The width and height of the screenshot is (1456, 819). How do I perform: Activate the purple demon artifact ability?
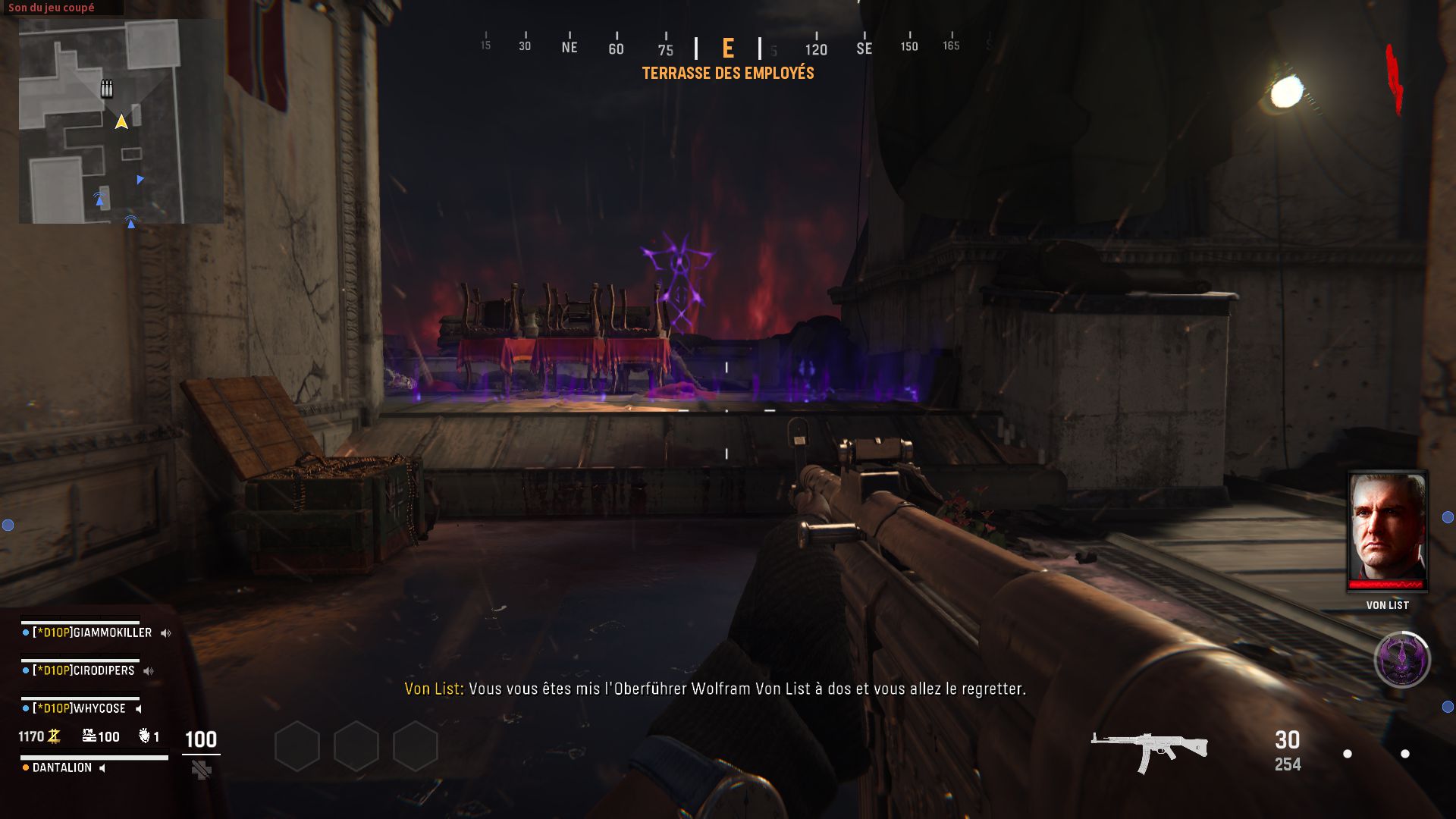(1402, 659)
